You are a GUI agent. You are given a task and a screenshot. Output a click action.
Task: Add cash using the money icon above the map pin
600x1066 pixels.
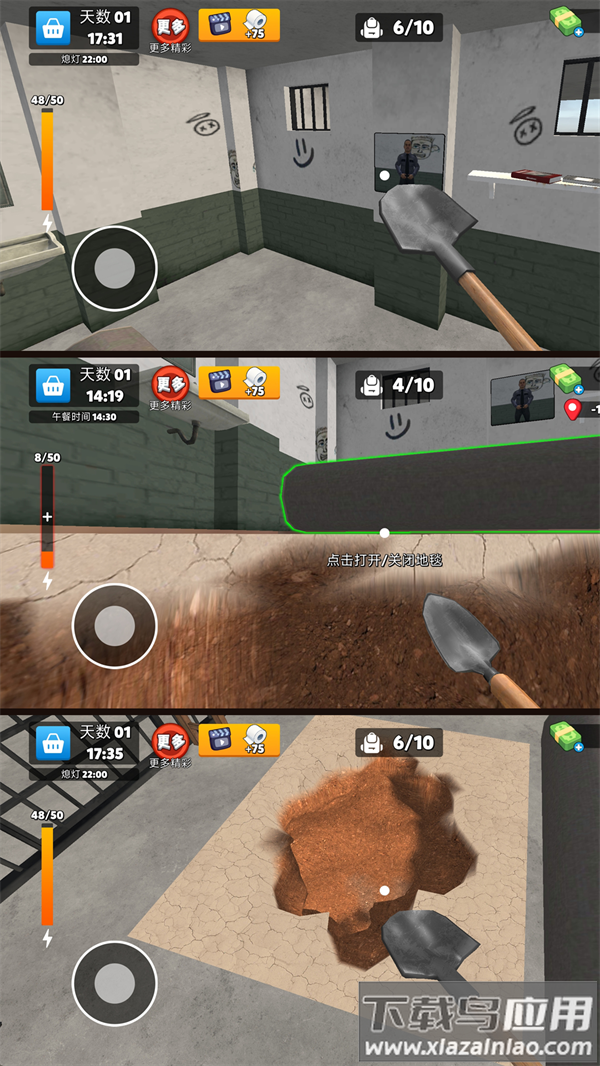(x=567, y=378)
